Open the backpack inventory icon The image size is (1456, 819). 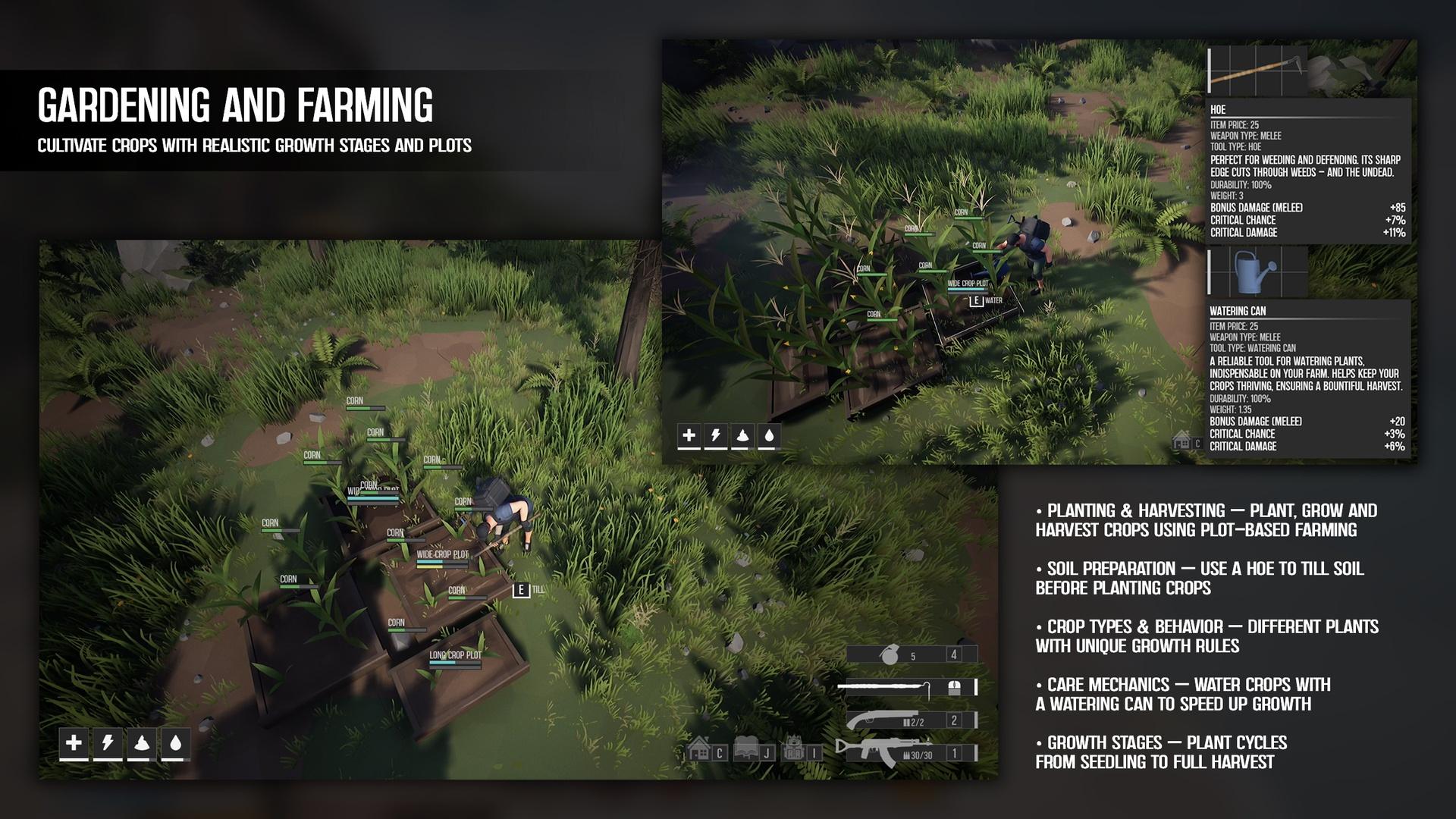coord(793,751)
